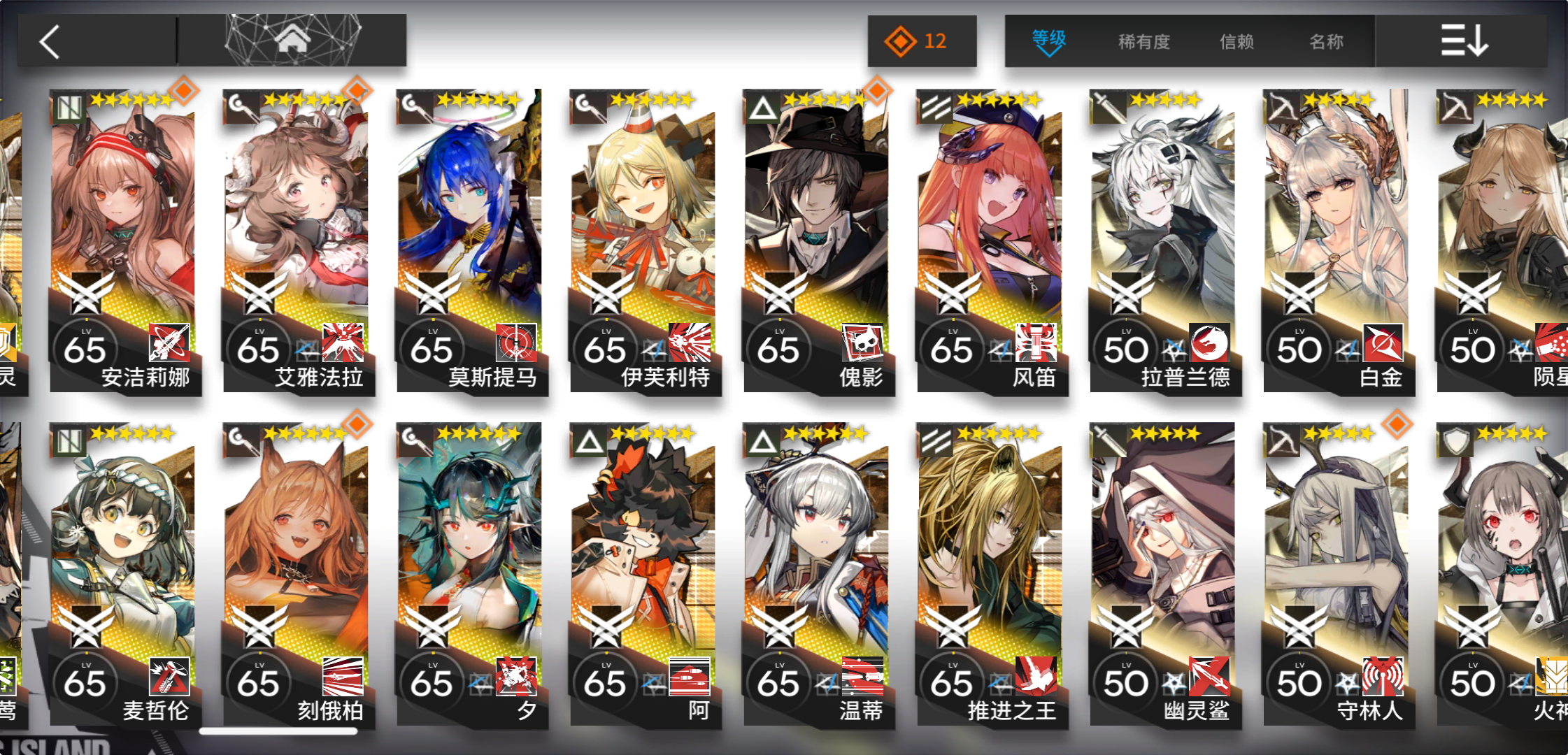Pick the 守林人 operator card
This screenshot has height=755, width=1568.
pyautogui.click(x=1337, y=573)
